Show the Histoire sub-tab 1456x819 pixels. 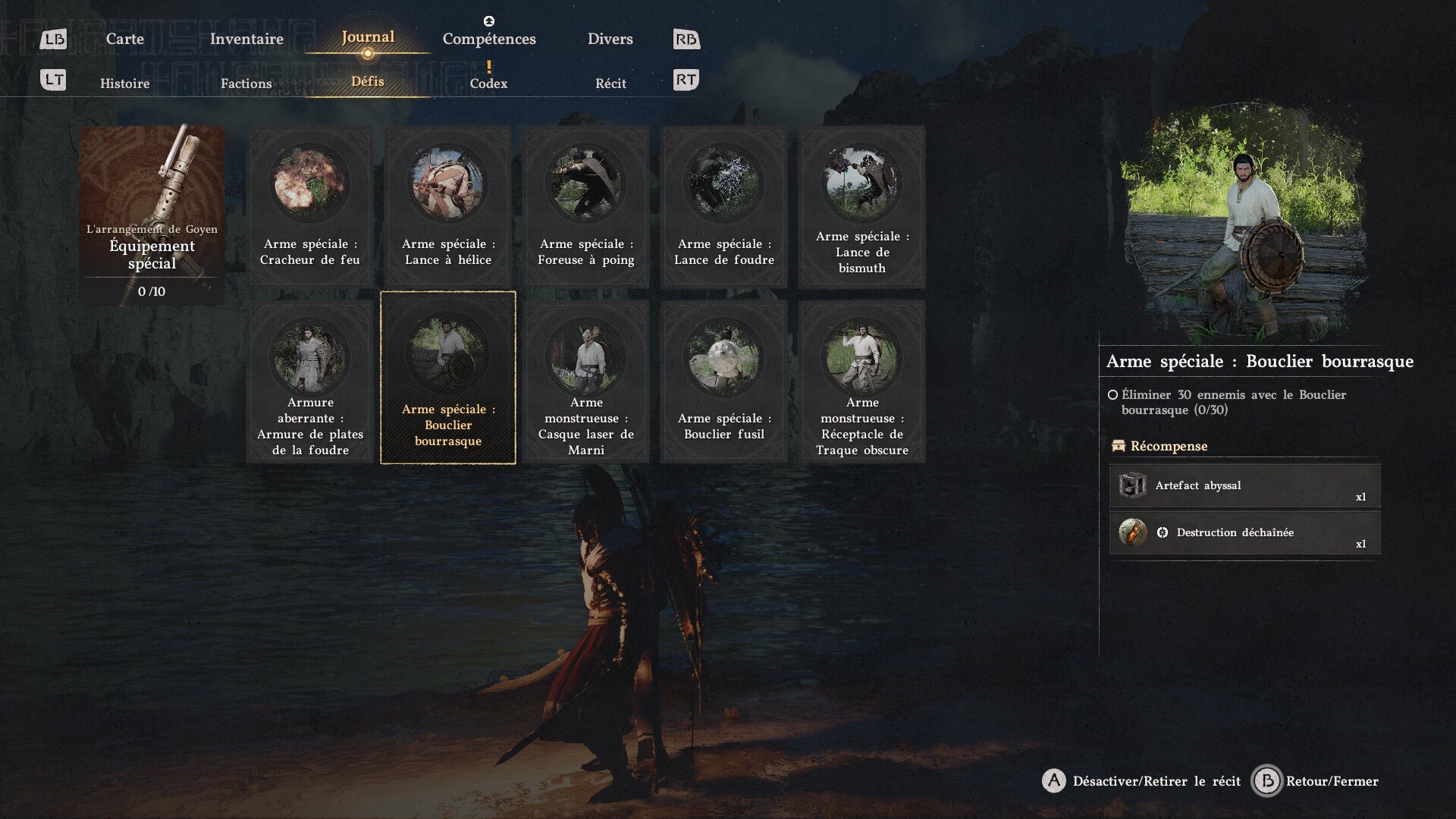(124, 83)
